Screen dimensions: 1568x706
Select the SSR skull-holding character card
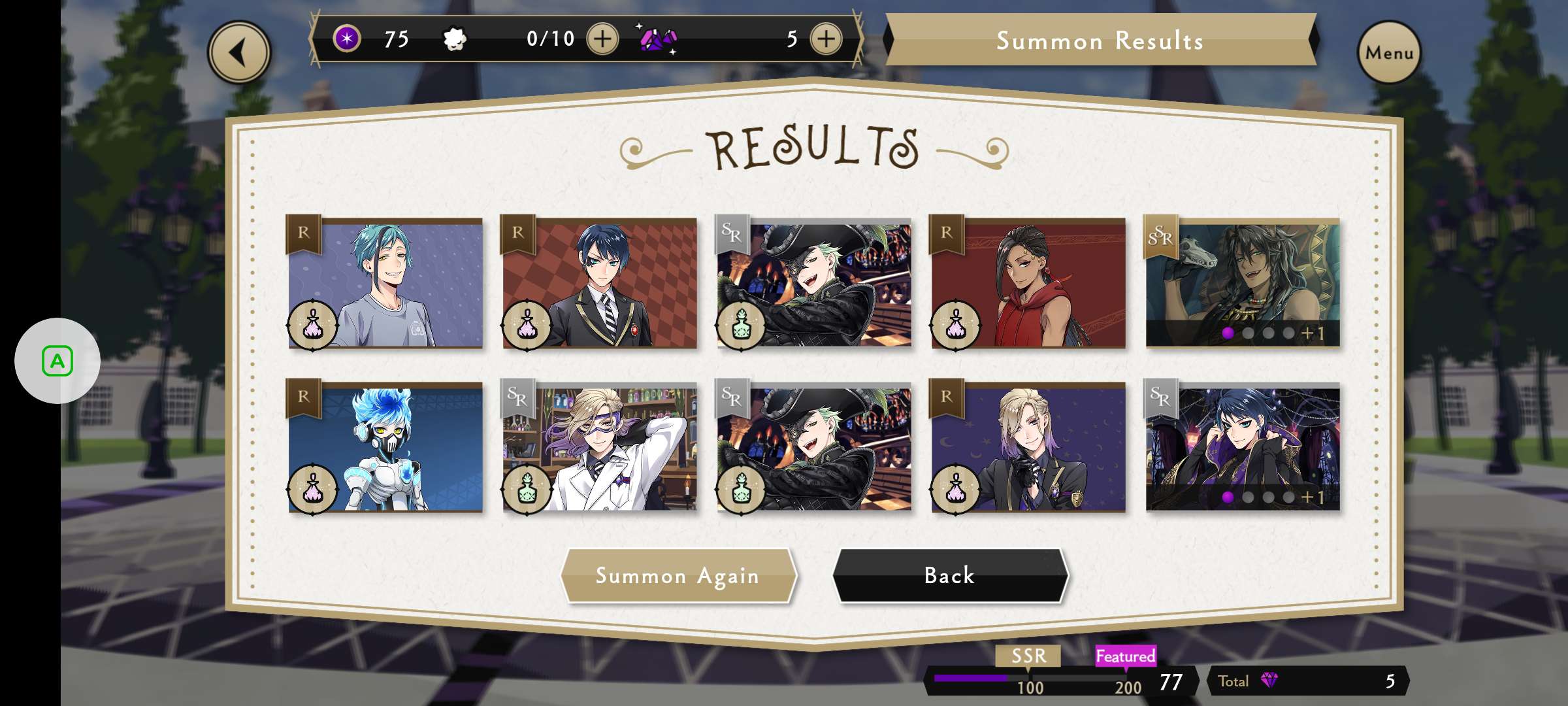coord(1242,283)
